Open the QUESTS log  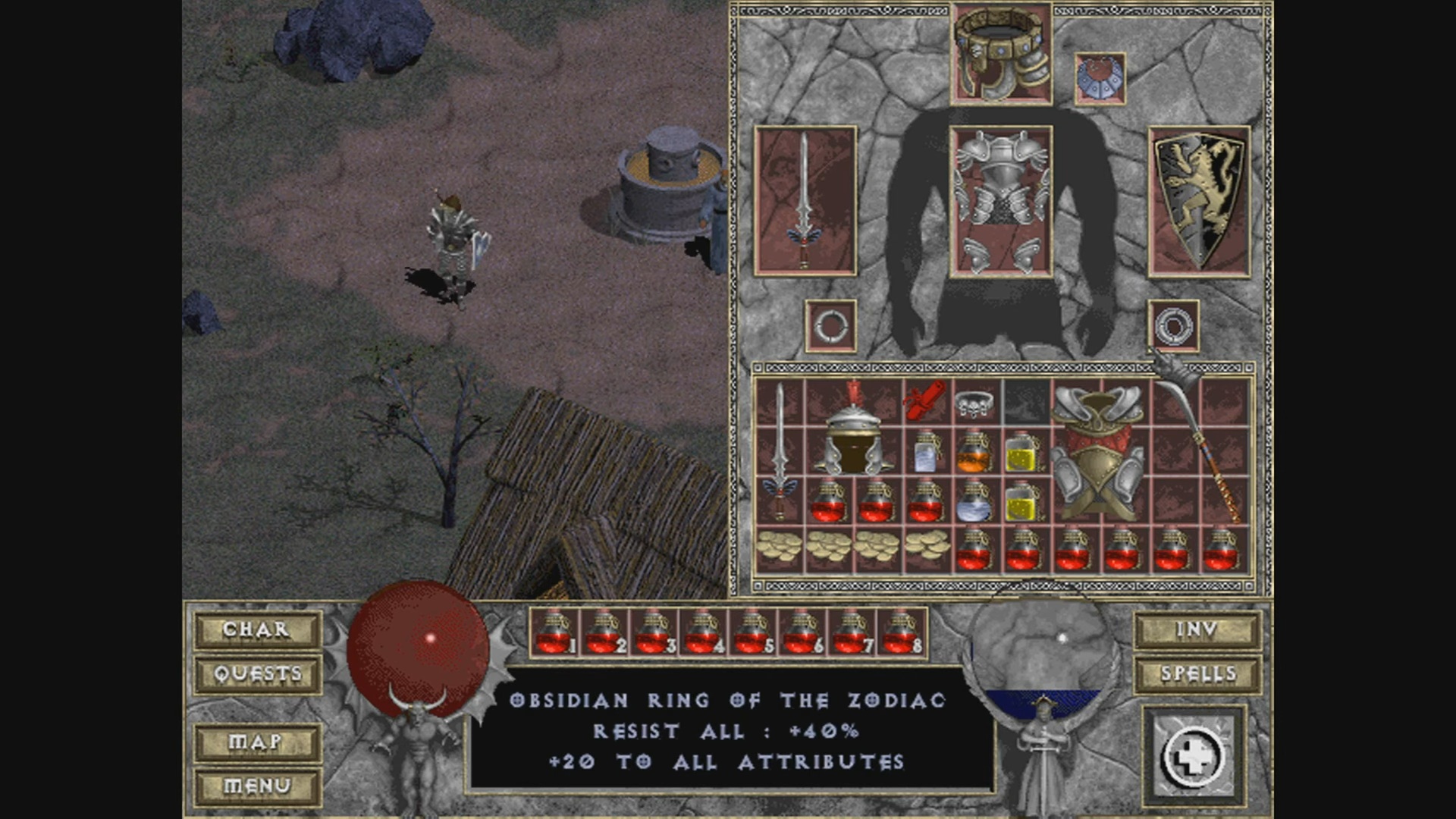[257, 673]
